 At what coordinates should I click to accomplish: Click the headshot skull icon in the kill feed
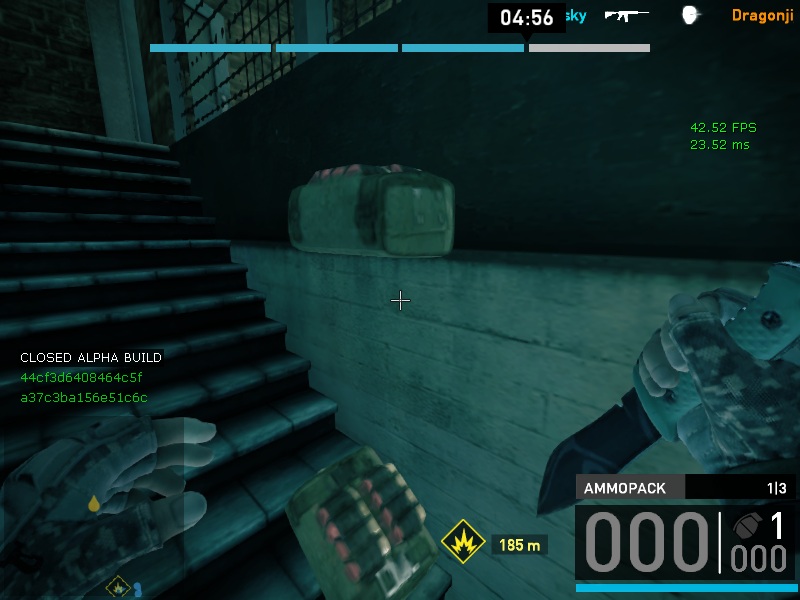(689, 15)
